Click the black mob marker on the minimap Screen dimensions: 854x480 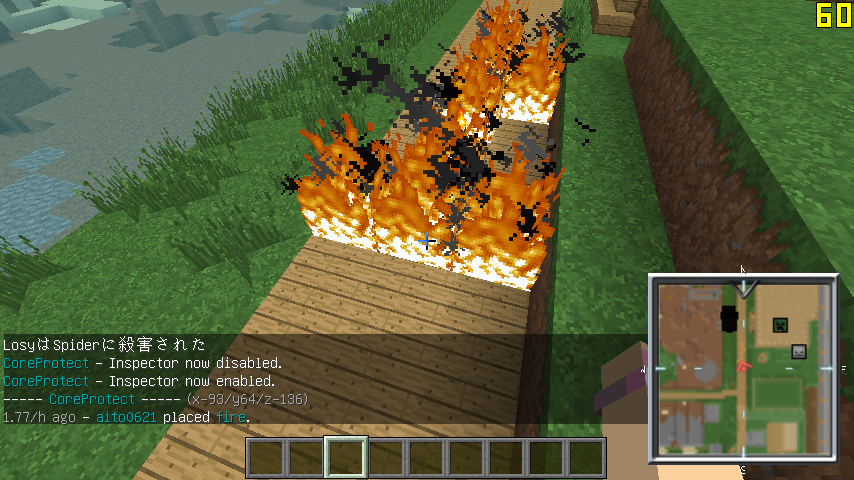click(x=729, y=319)
